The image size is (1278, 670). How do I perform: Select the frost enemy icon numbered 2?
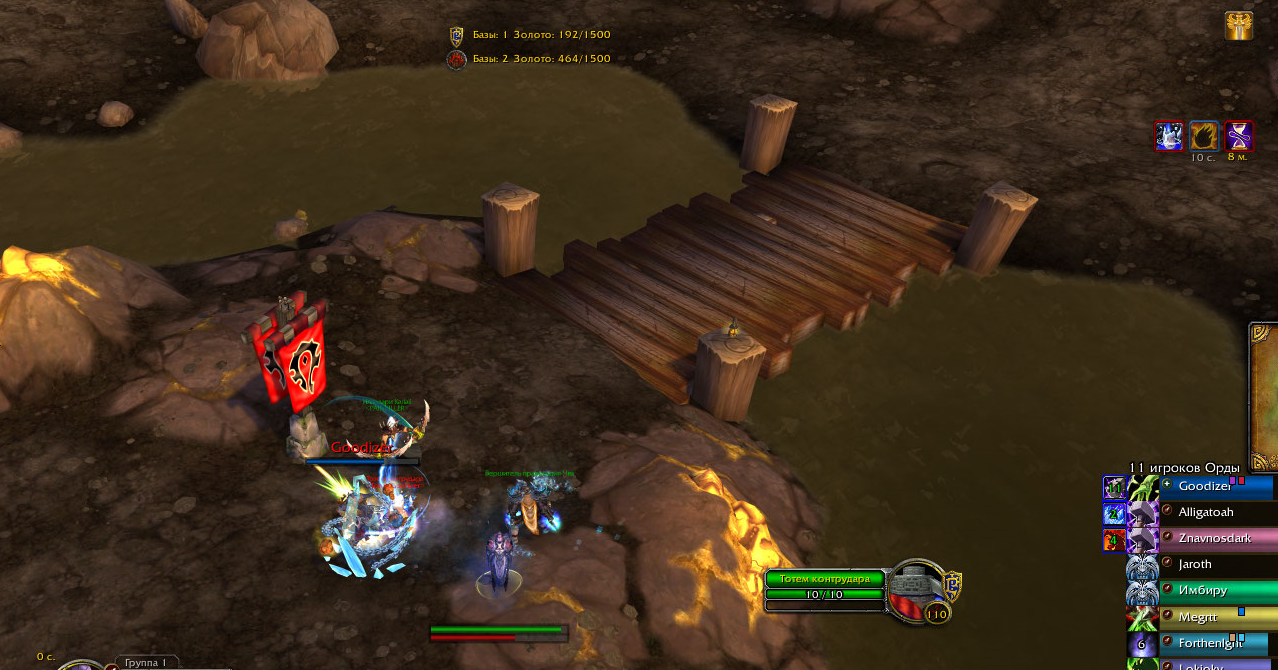pos(1114,514)
